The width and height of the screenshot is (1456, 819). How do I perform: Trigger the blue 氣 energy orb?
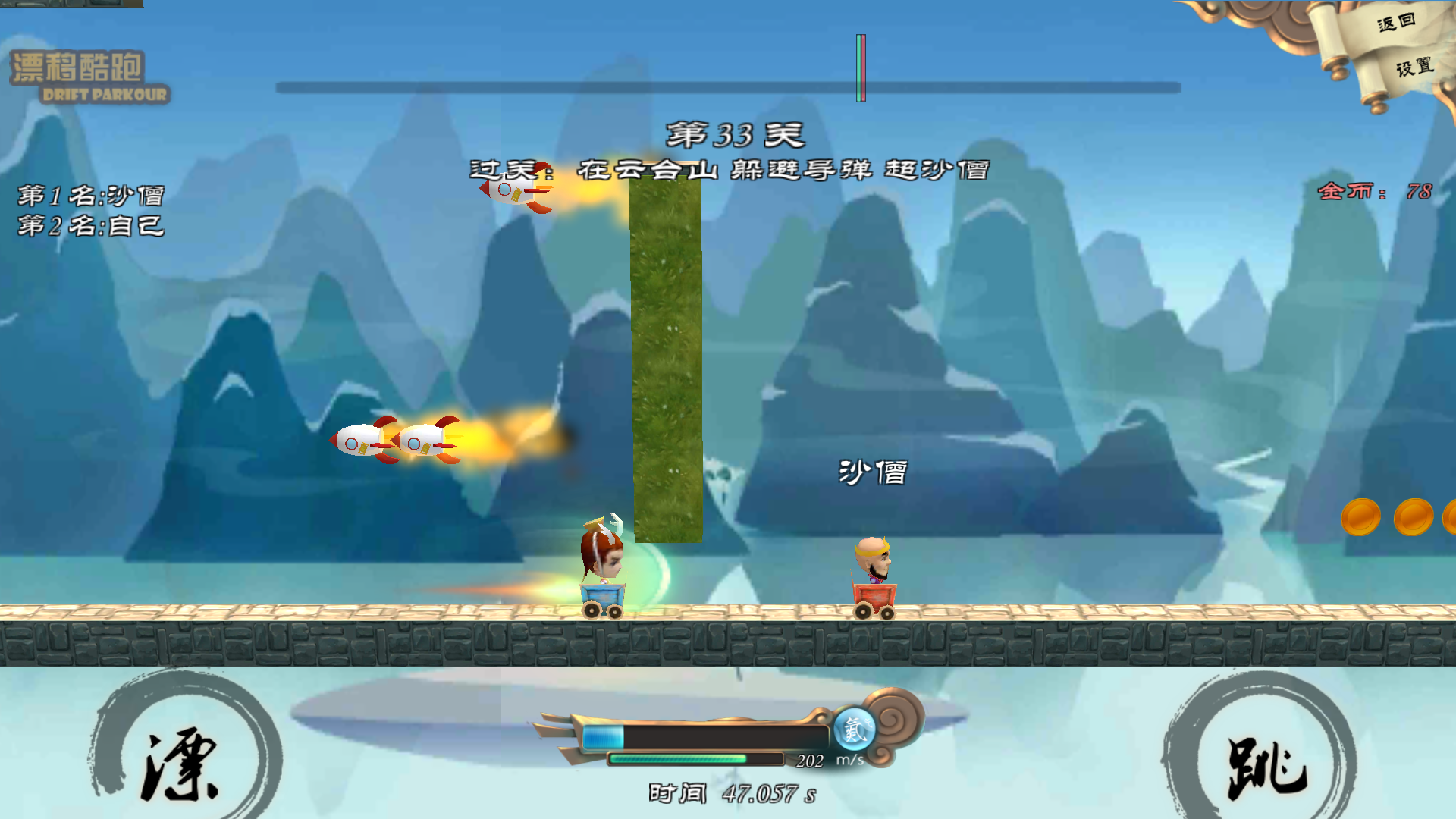855,730
